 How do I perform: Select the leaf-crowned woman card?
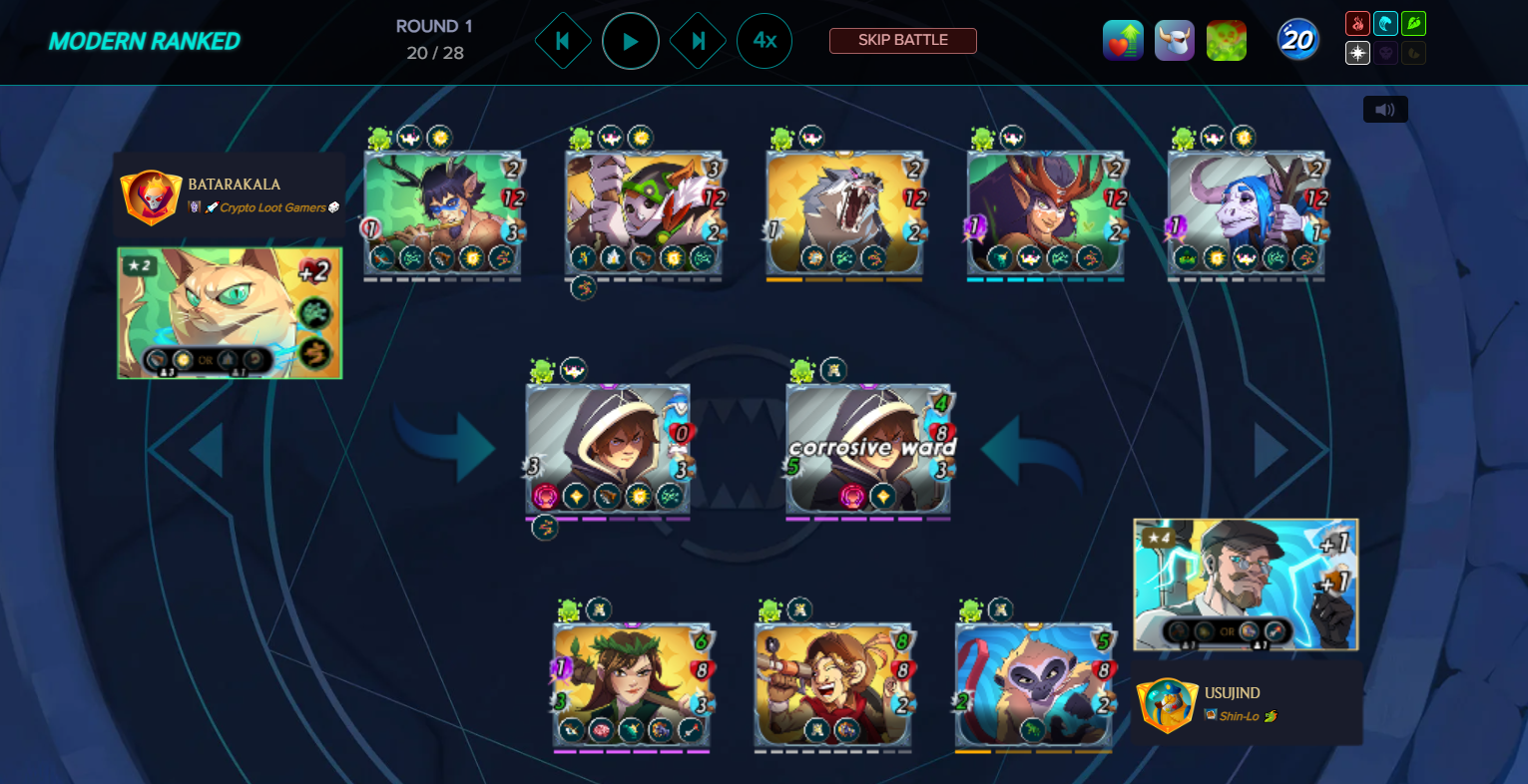(x=632, y=684)
